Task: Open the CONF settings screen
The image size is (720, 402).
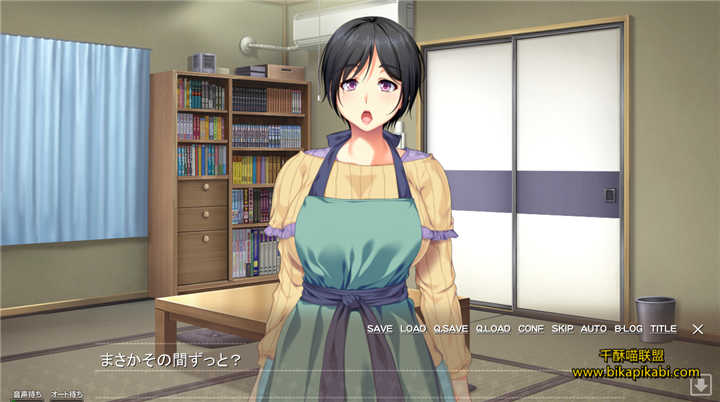Action: (x=531, y=328)
